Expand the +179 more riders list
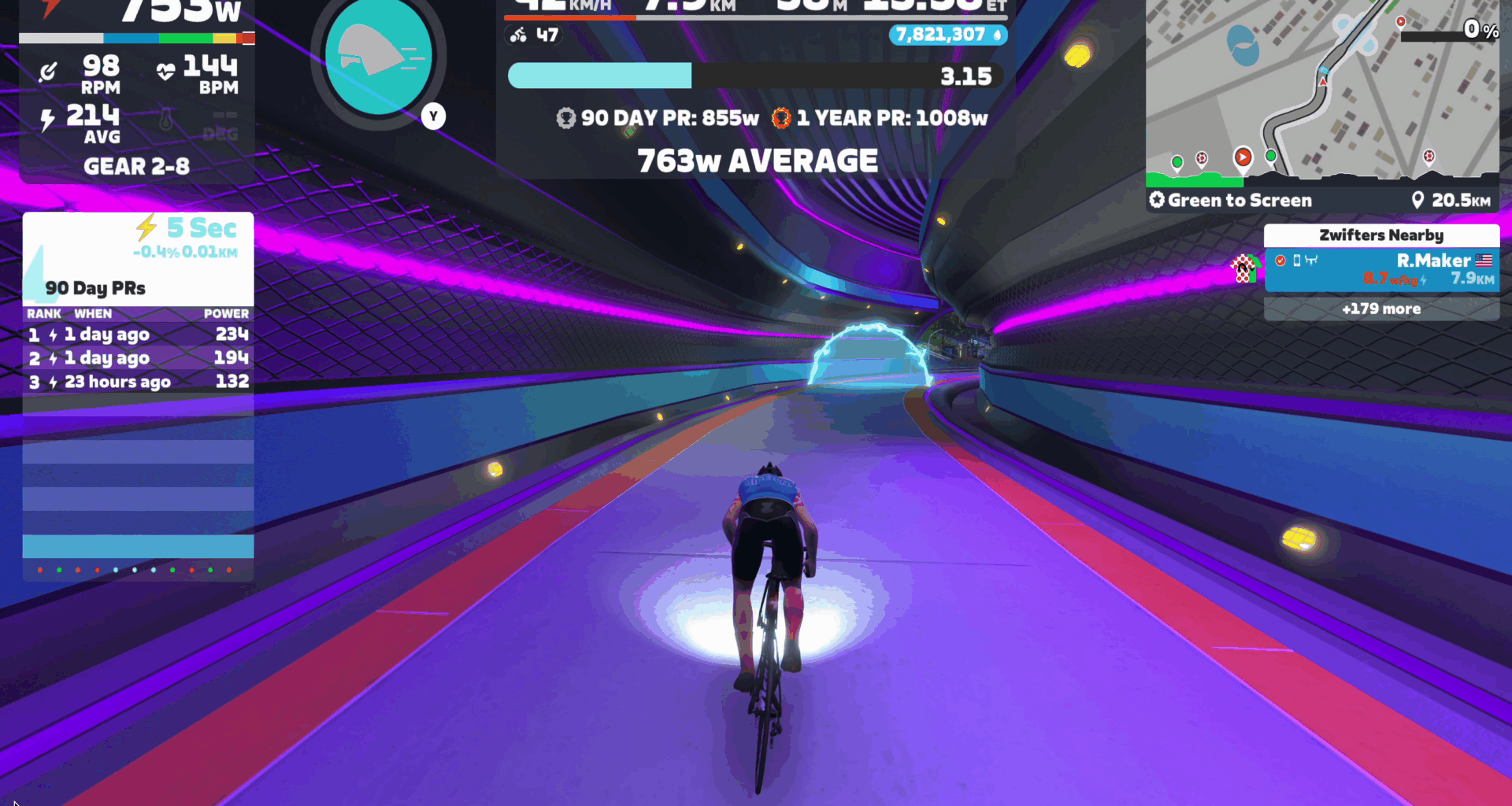Image resolution: width=1512 pixels, height=806 pixels. 1381,309
